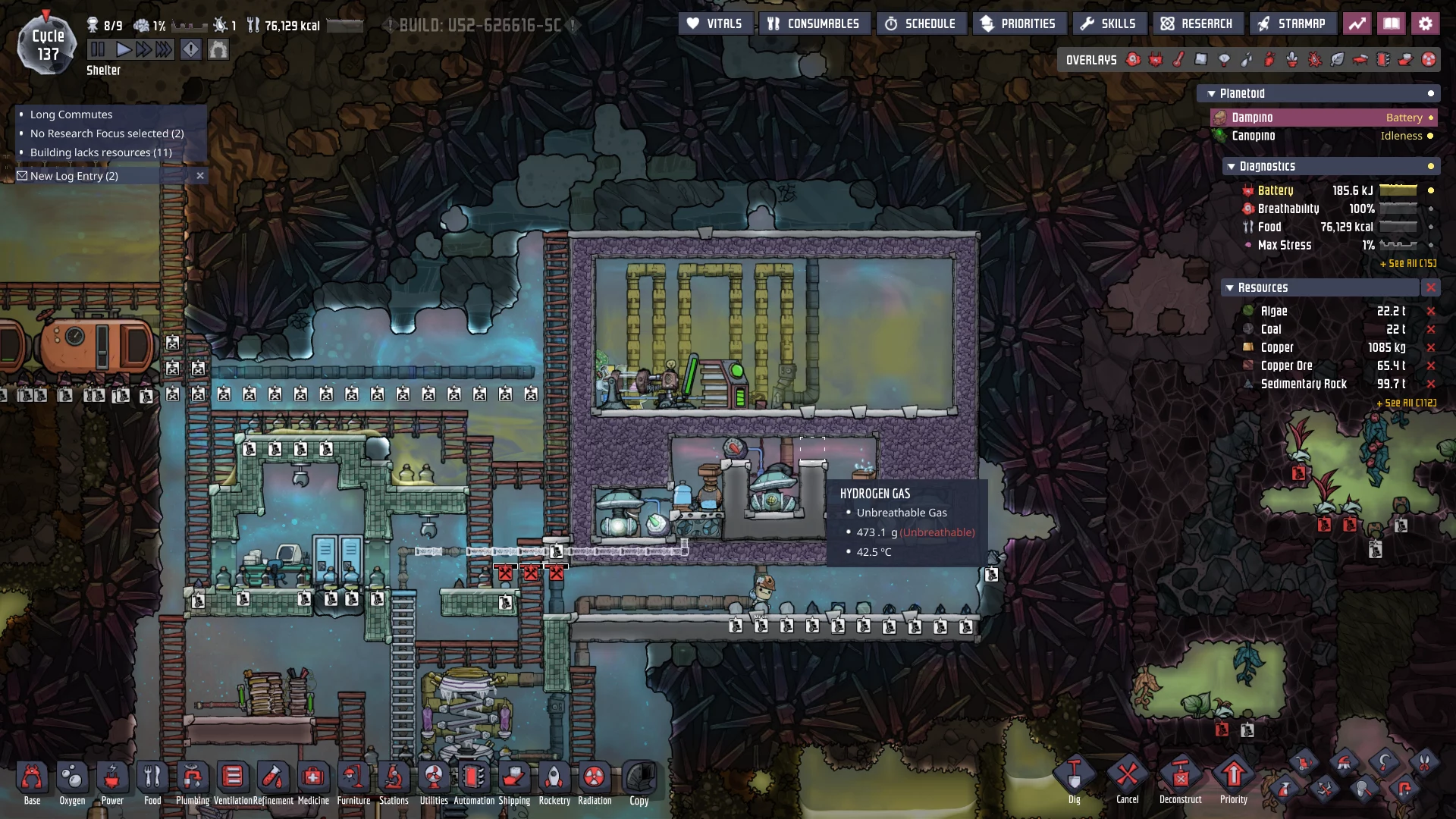This screenshot has height=819, width=1456.
Task: Show all resources with See All
Action: click(x=1407, y=403)
